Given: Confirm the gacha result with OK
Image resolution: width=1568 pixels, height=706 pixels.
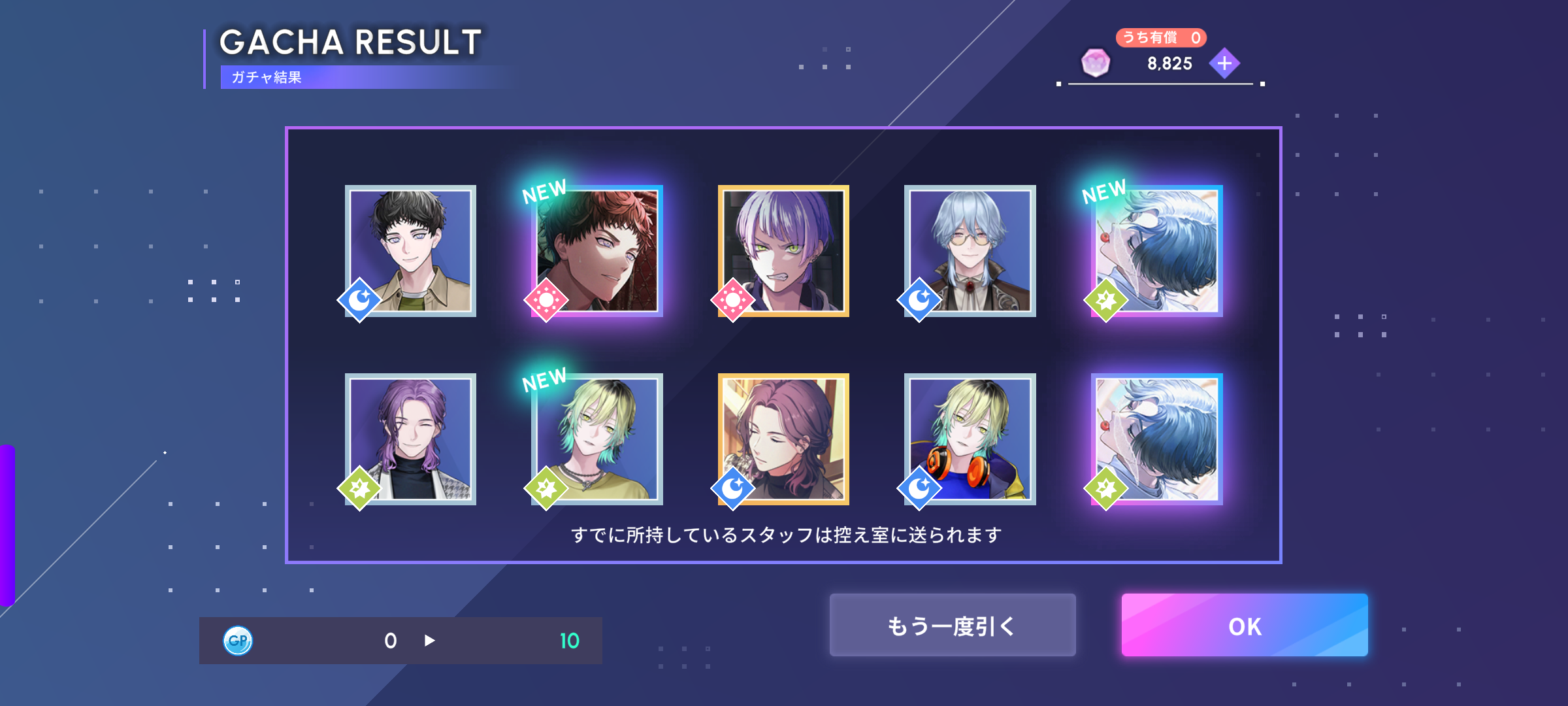Looking at the screenshot, I should click(1244, 625).
